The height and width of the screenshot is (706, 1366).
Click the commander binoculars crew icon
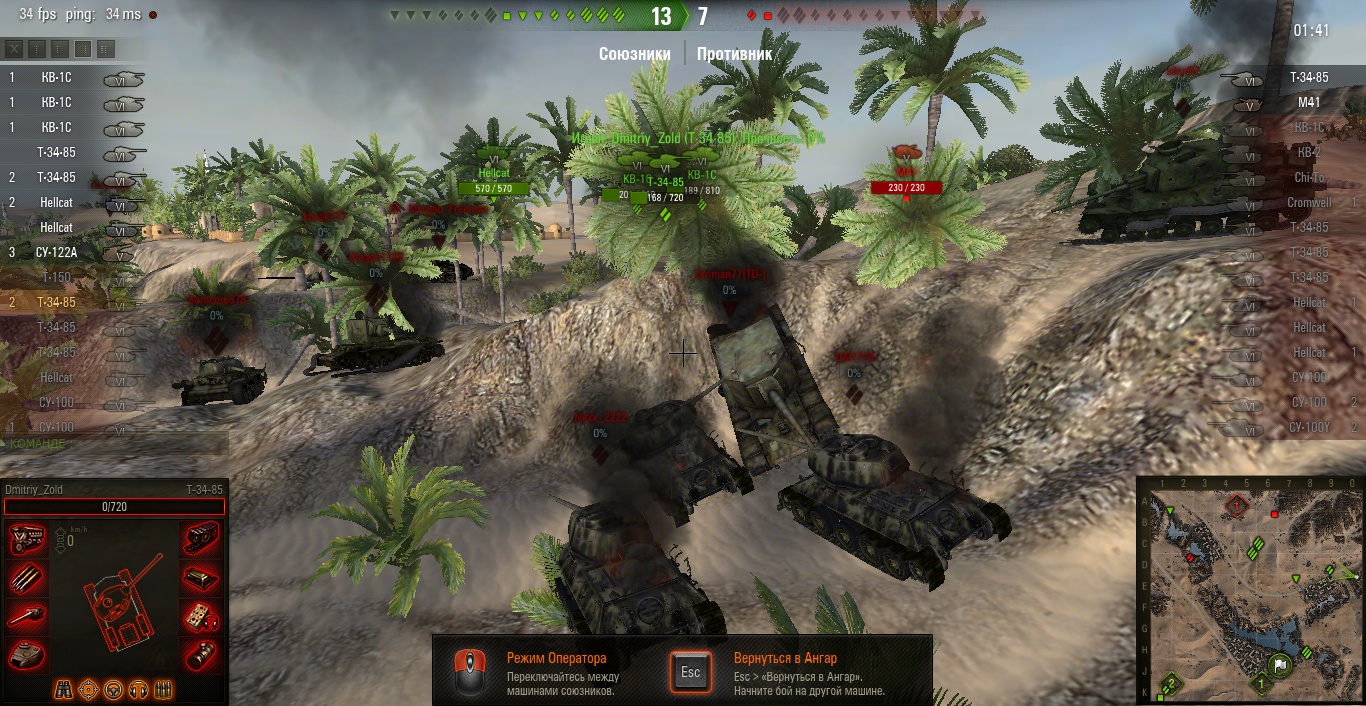(64, 689)
